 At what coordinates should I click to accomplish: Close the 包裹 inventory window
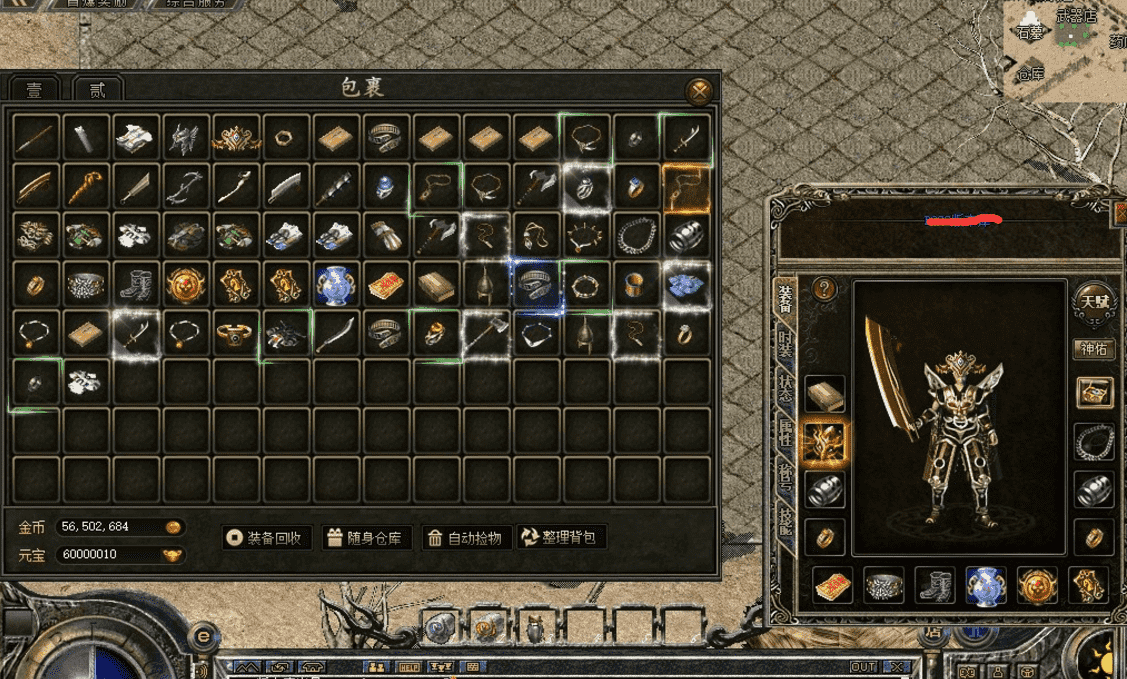pyautogui.click(x=700, y=92)
